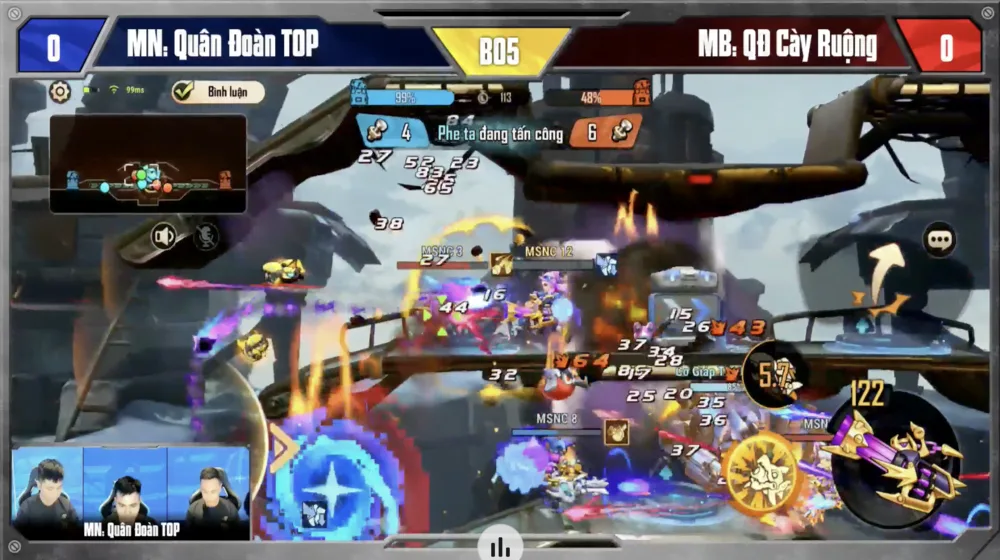
Task: Open the gear settings menu
Action: (60, 92)
